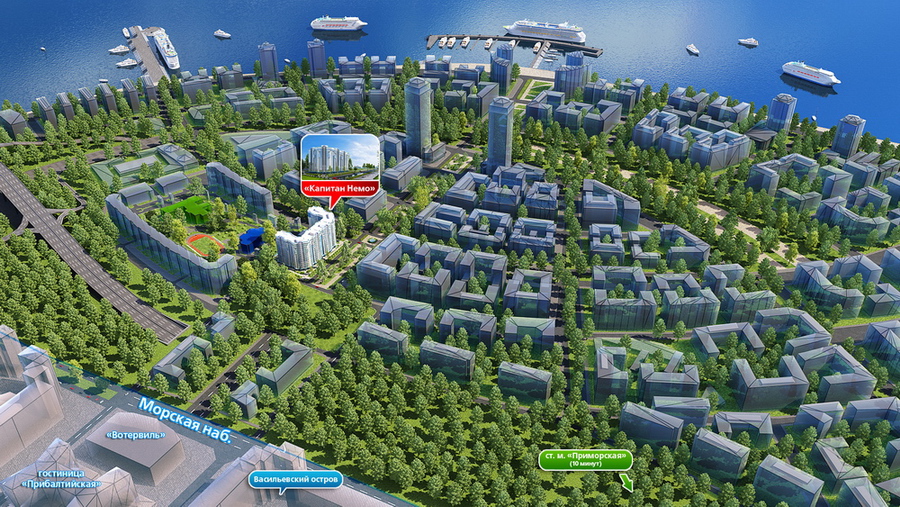Open the «Капитан Немо» building thumbnail
Viewport: 900px width, 507px height.
(340, 157)
